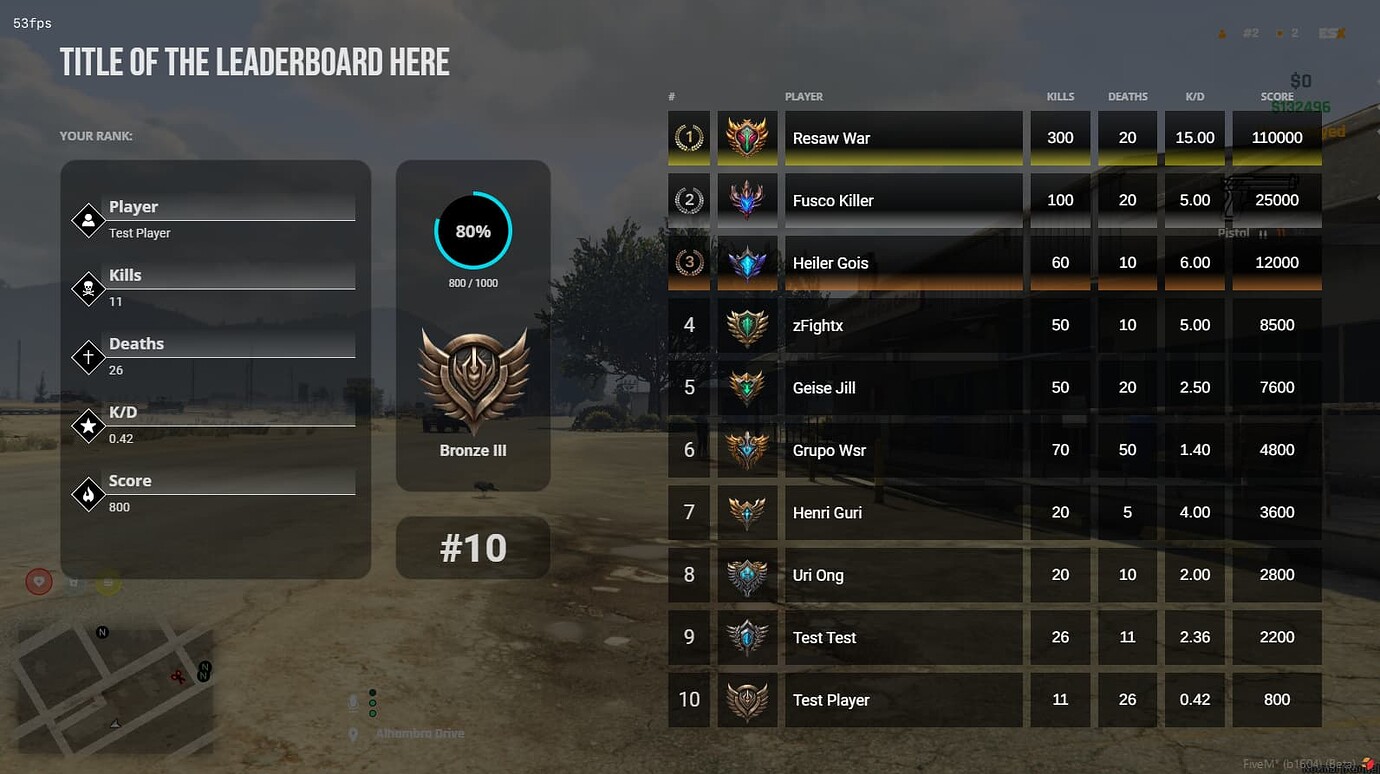Select the skull Kills icon

click(87, 288)
